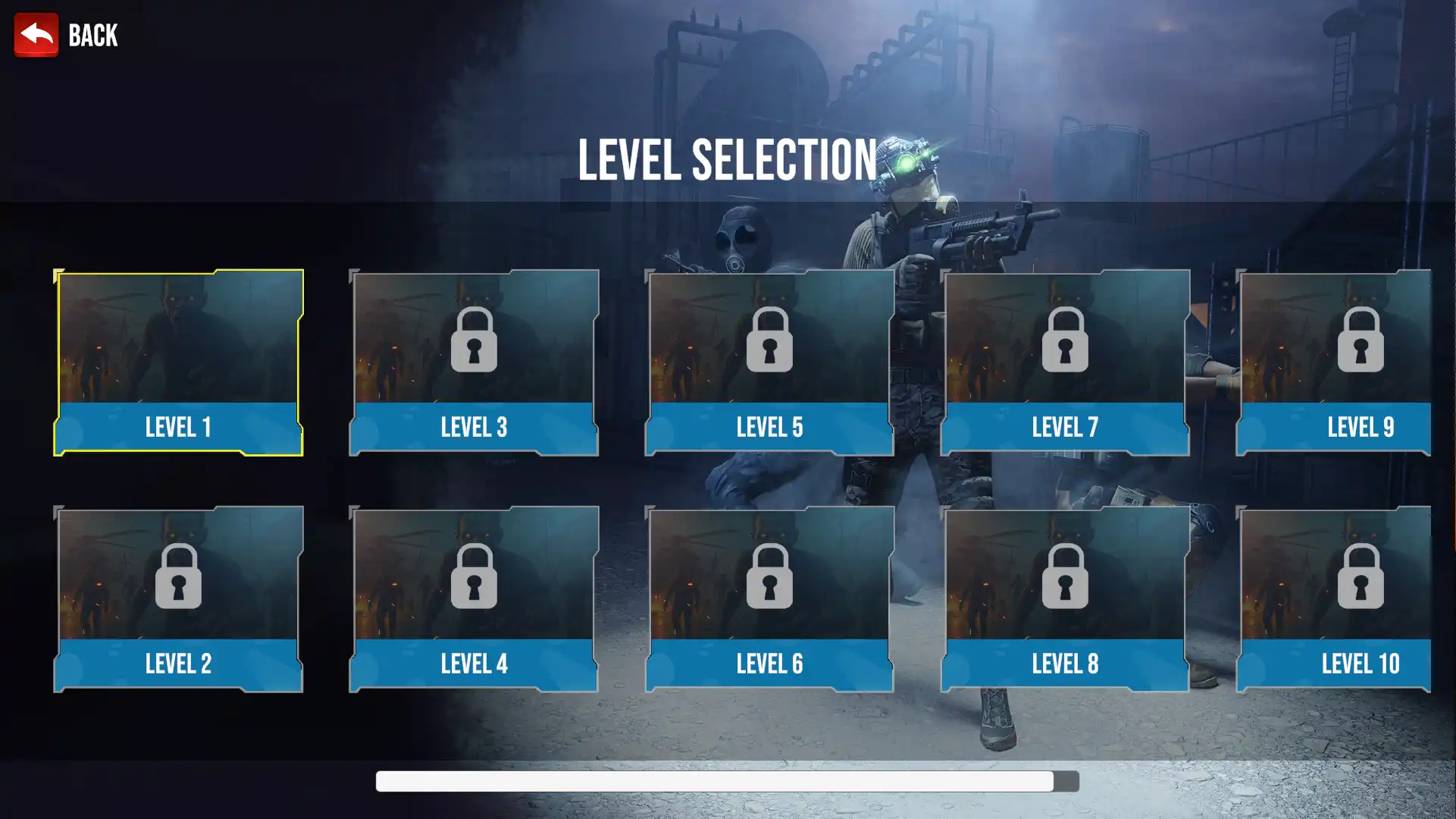
Task: Select the Level 7 tile
Action: 1065,362
